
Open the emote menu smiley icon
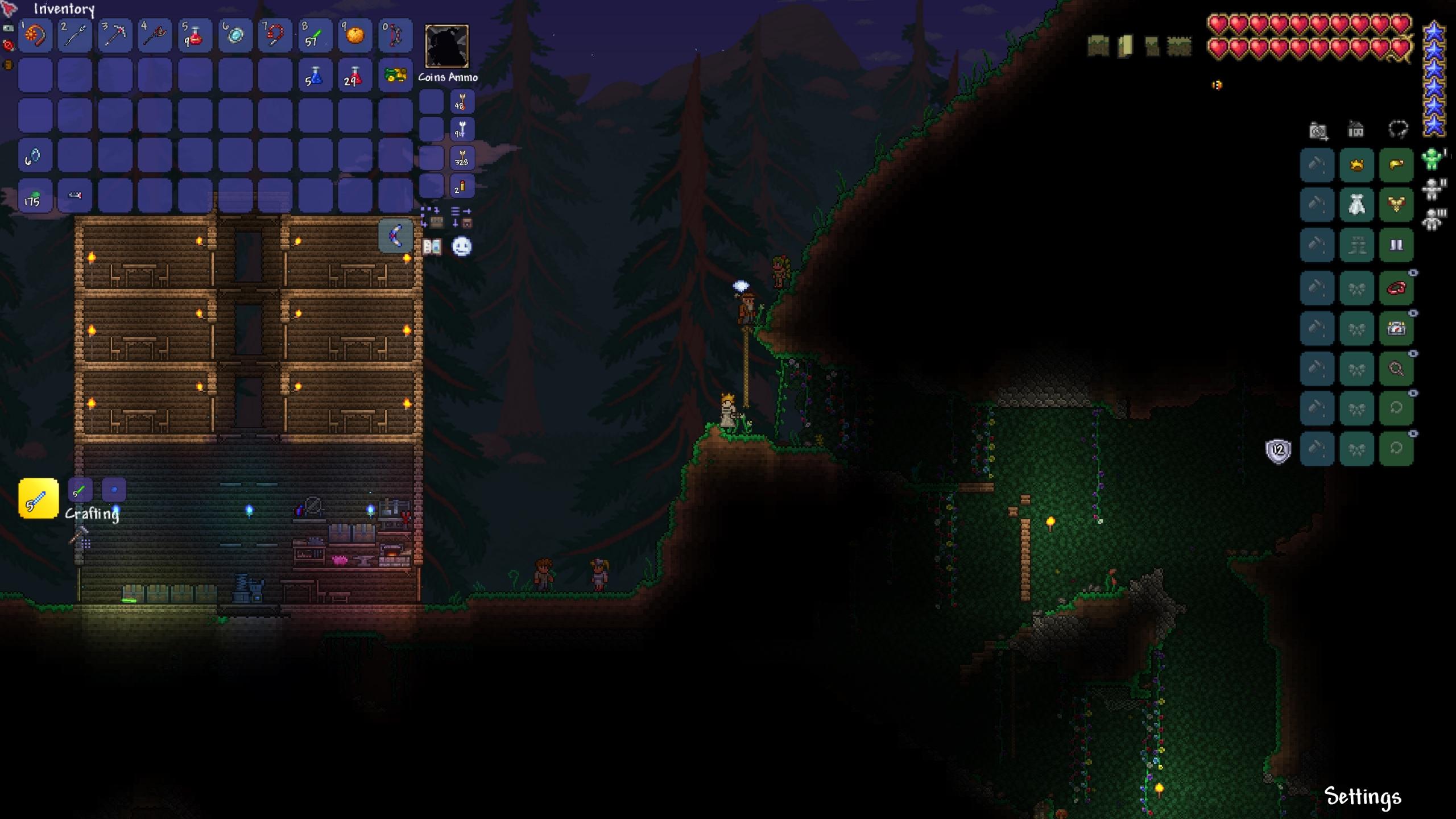462,246
